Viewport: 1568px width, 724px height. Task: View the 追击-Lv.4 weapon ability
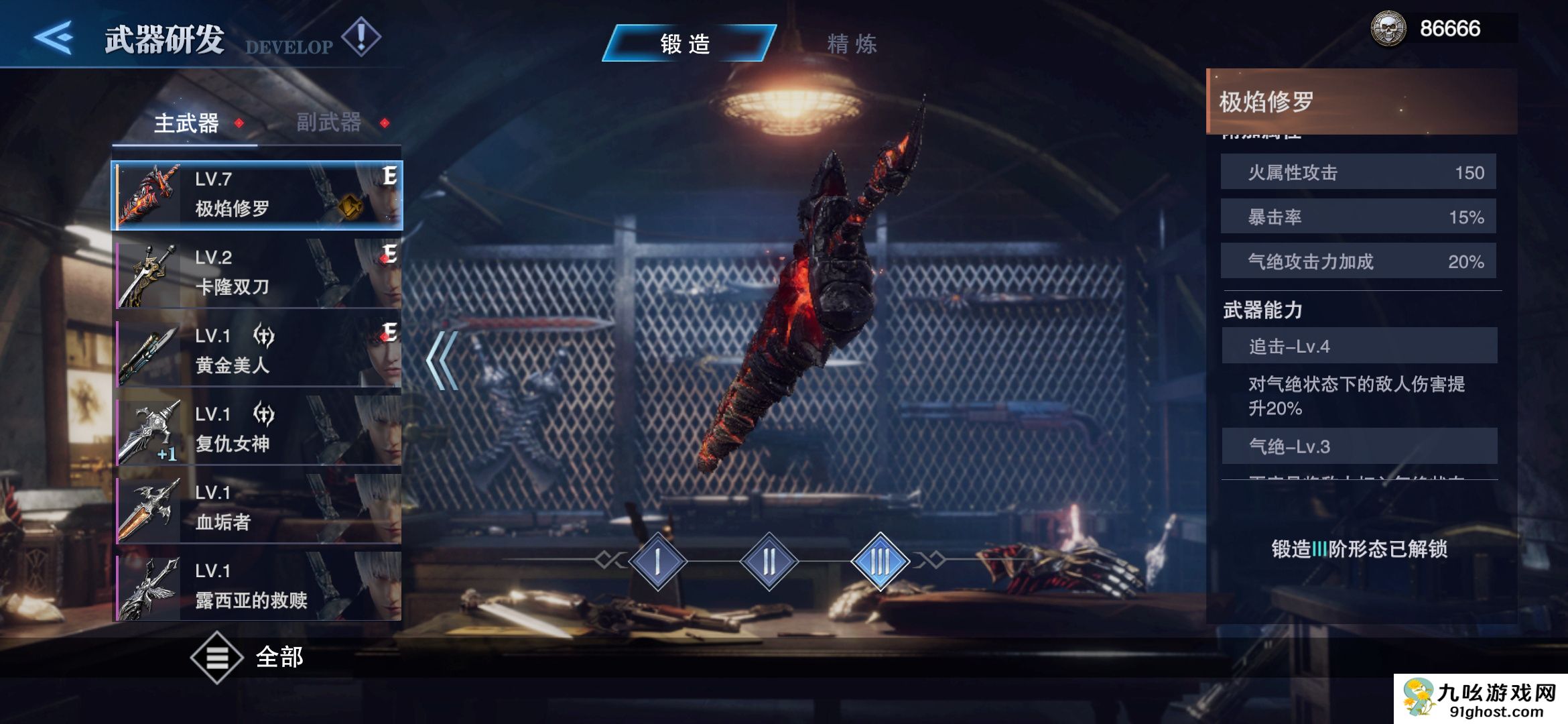click(x=1359, y=346)
